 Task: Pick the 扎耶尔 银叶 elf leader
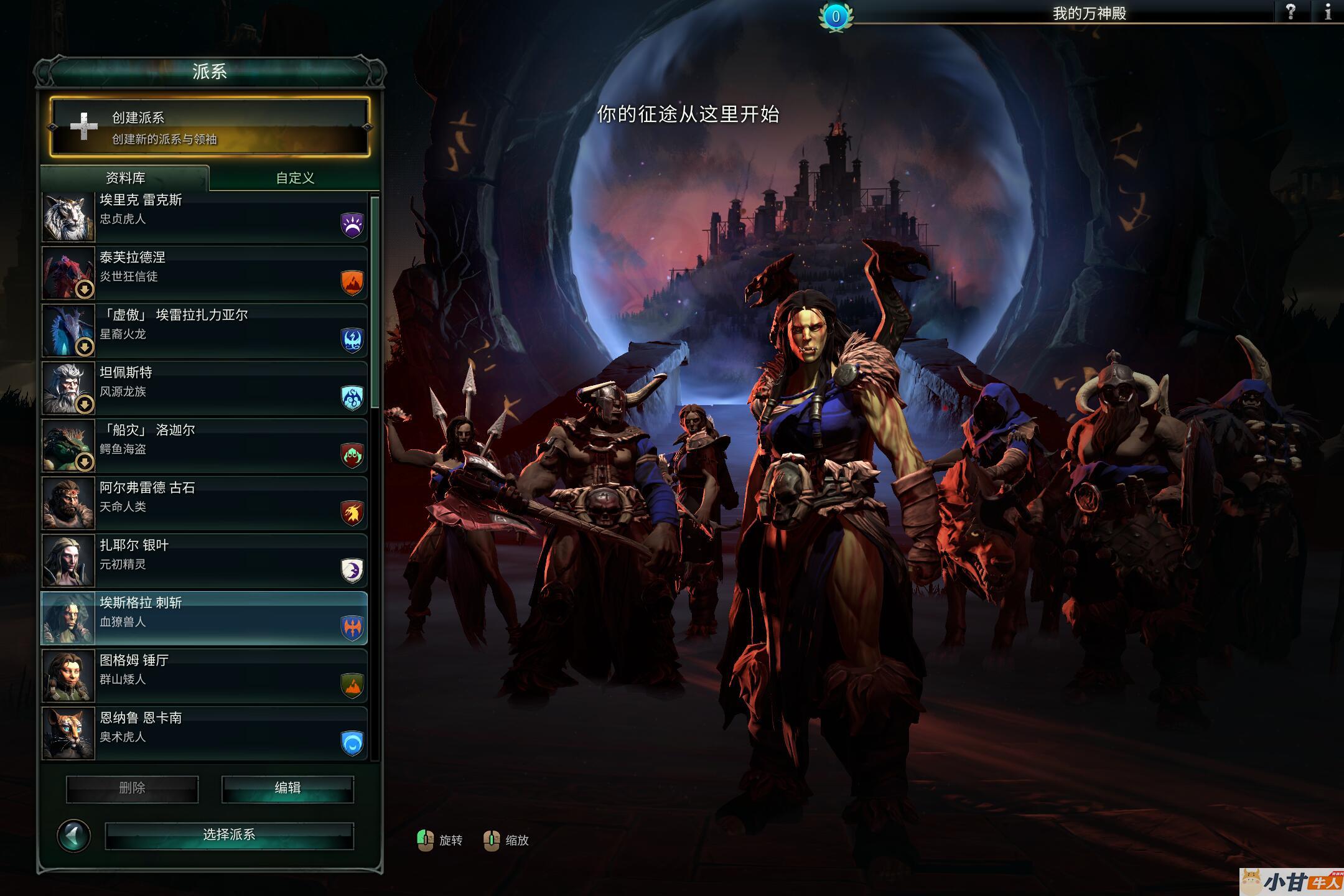click(205, 561)
